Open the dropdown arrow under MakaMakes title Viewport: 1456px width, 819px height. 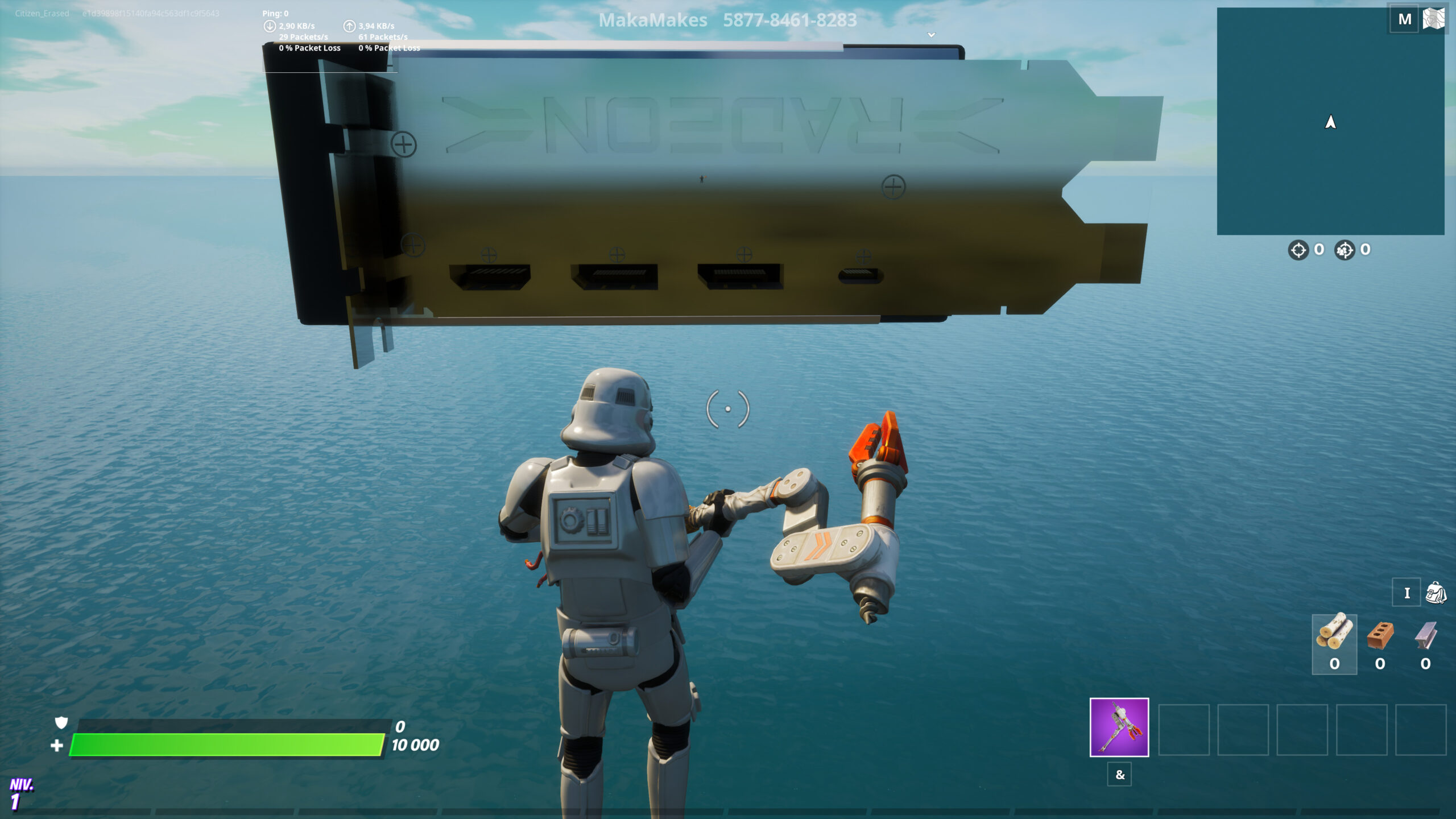point(931,35)
